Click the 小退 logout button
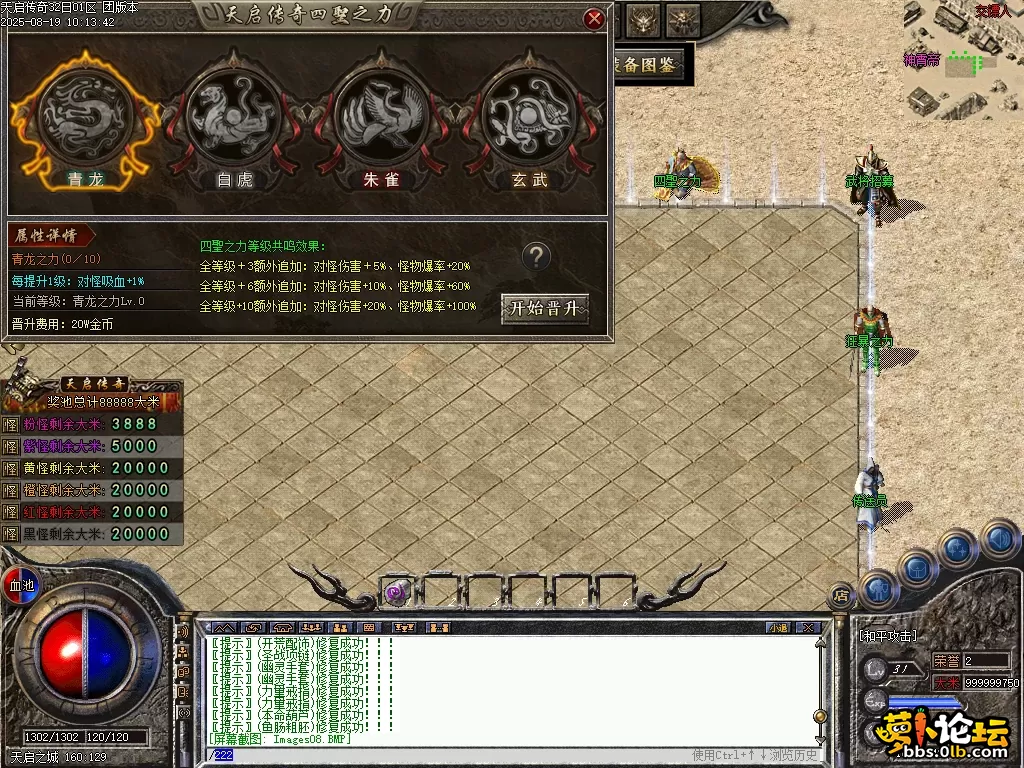 click(x=777, y=628)
